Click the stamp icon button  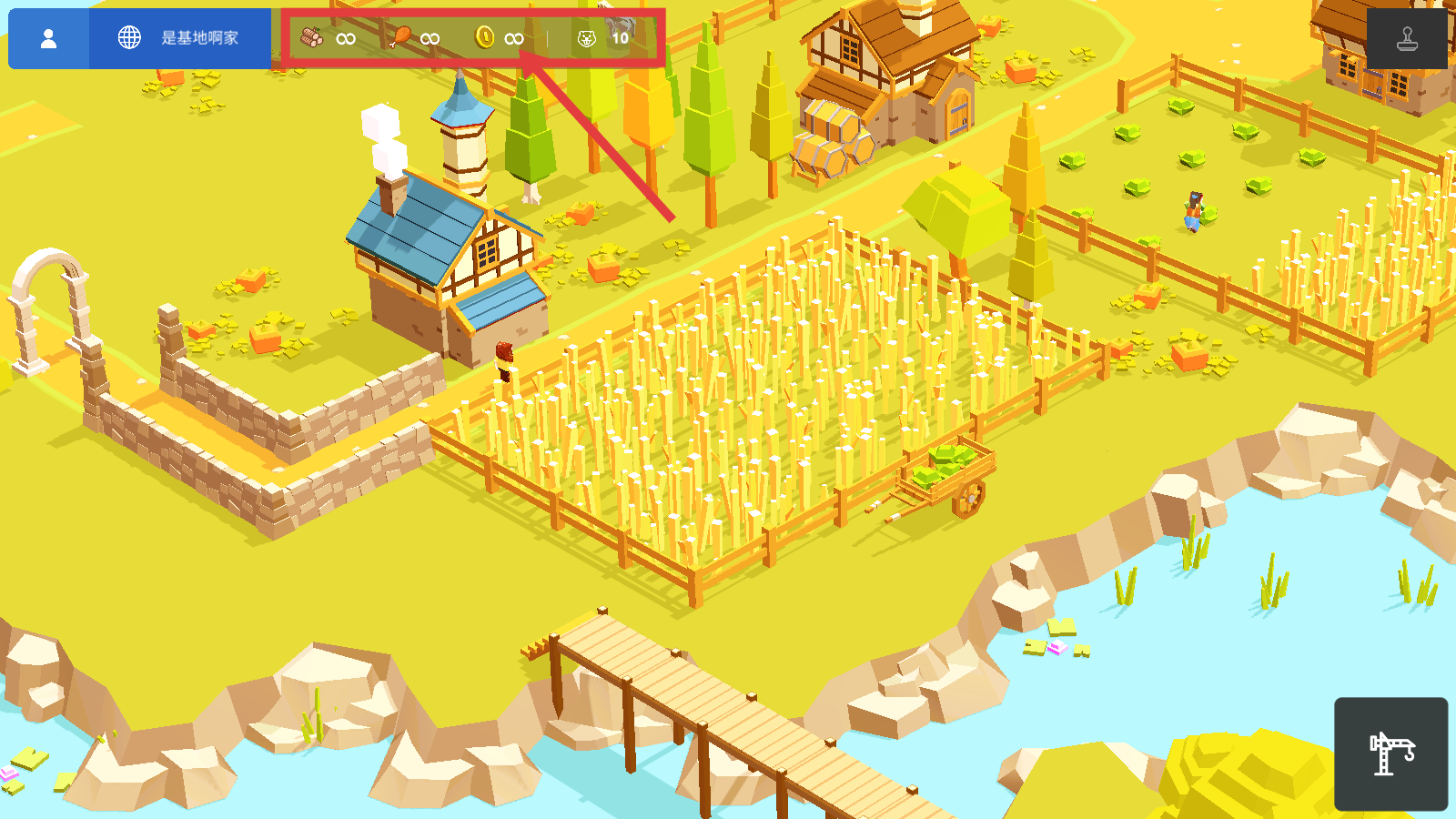pos(1407,38)
